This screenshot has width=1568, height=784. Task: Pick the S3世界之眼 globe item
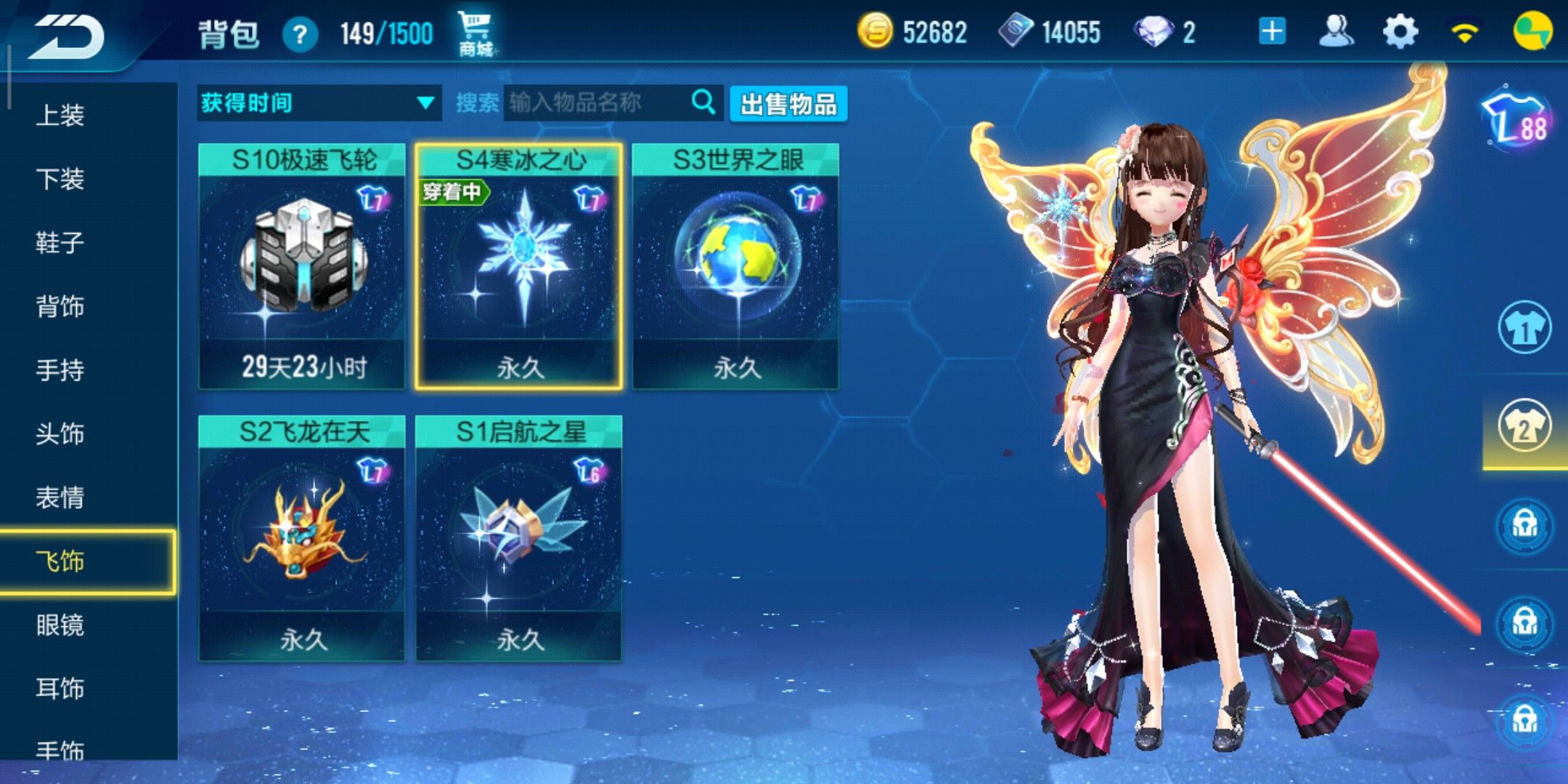tap(736, 266)
